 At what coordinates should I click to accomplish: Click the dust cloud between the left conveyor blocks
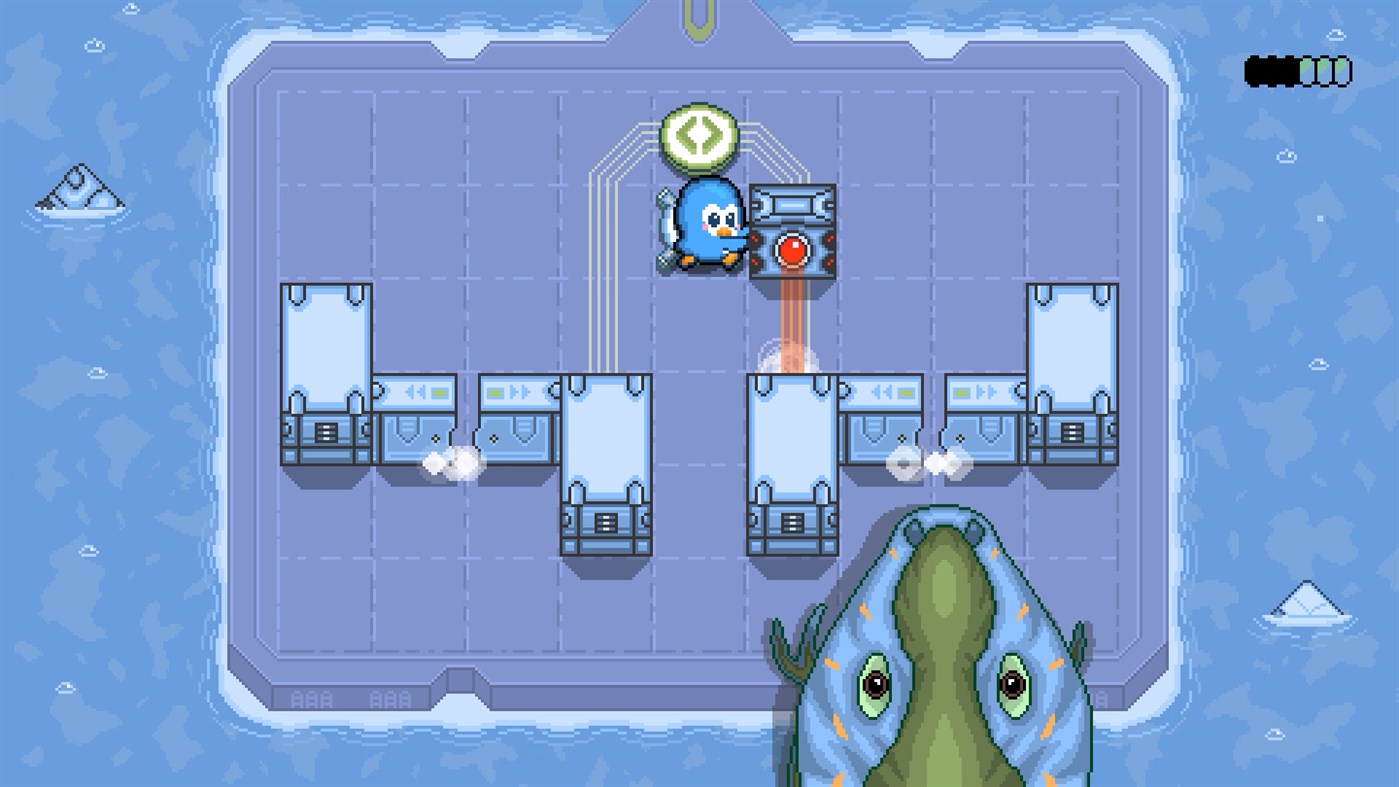click(452, 463)
